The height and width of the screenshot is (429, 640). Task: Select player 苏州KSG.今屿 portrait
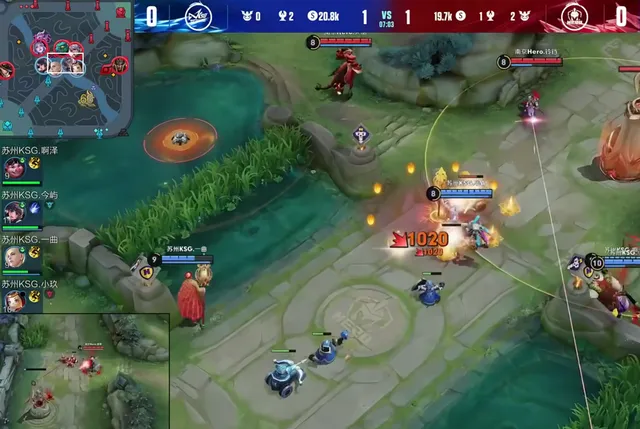(x=13, y=212)
